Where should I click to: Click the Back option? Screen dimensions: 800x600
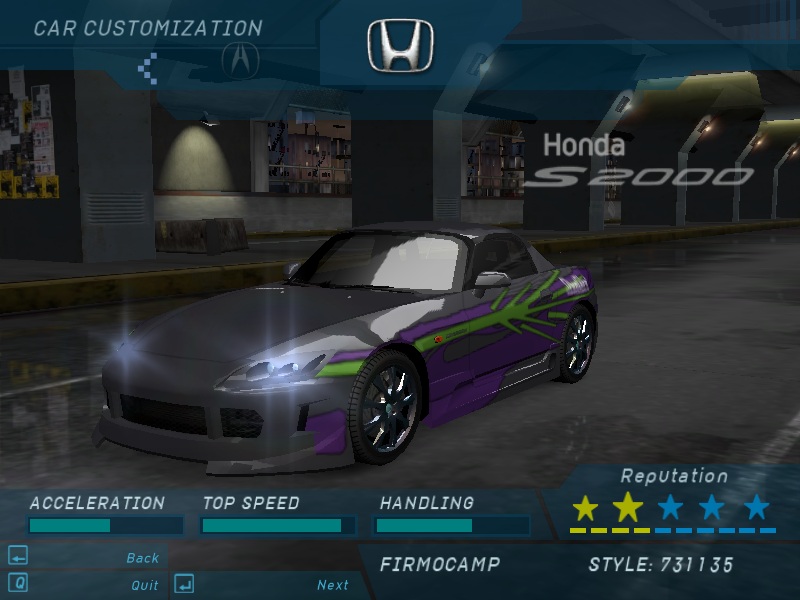point(142,558)
